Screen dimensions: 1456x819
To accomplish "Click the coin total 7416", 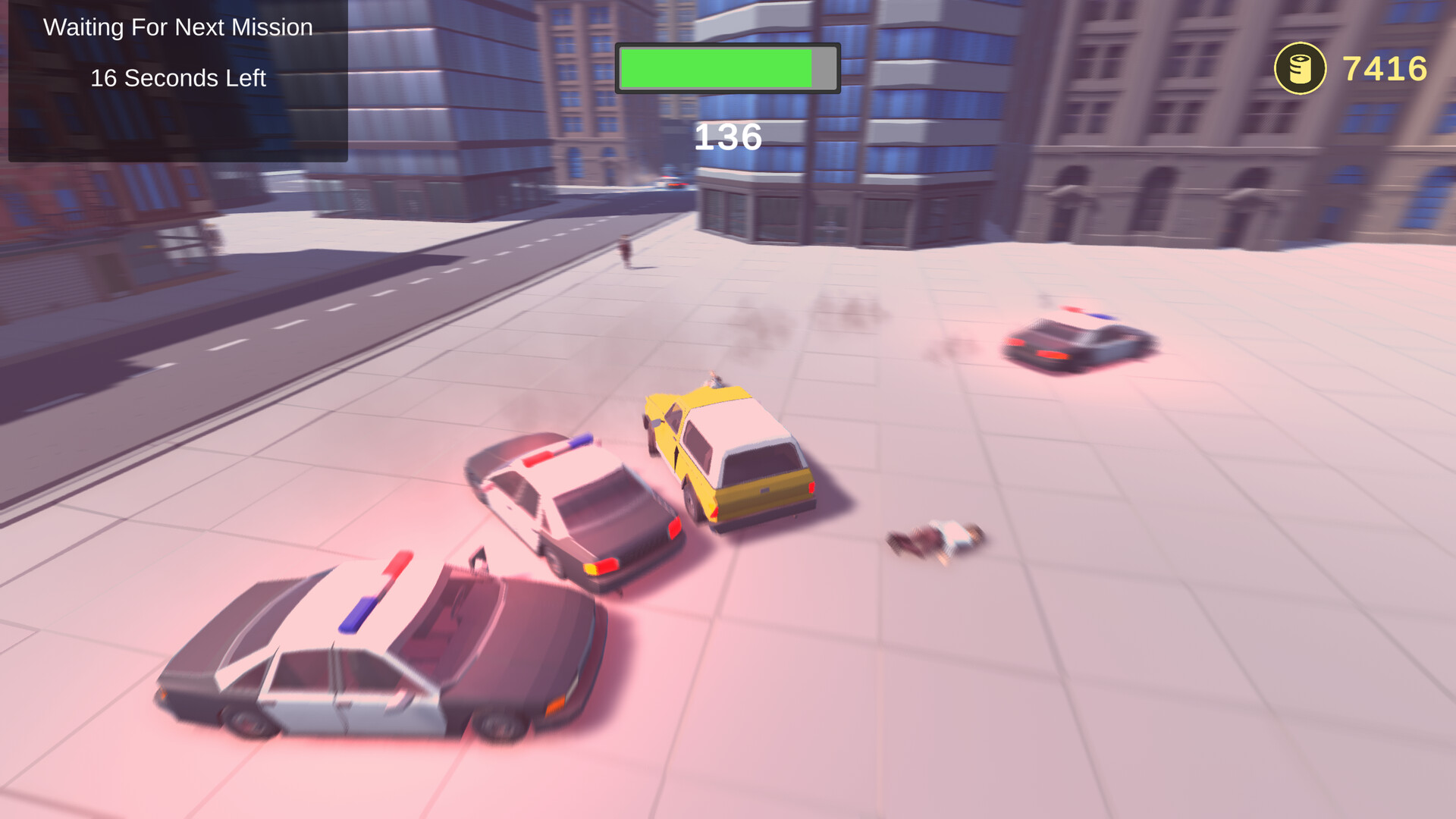I will tap(1384, 68).
